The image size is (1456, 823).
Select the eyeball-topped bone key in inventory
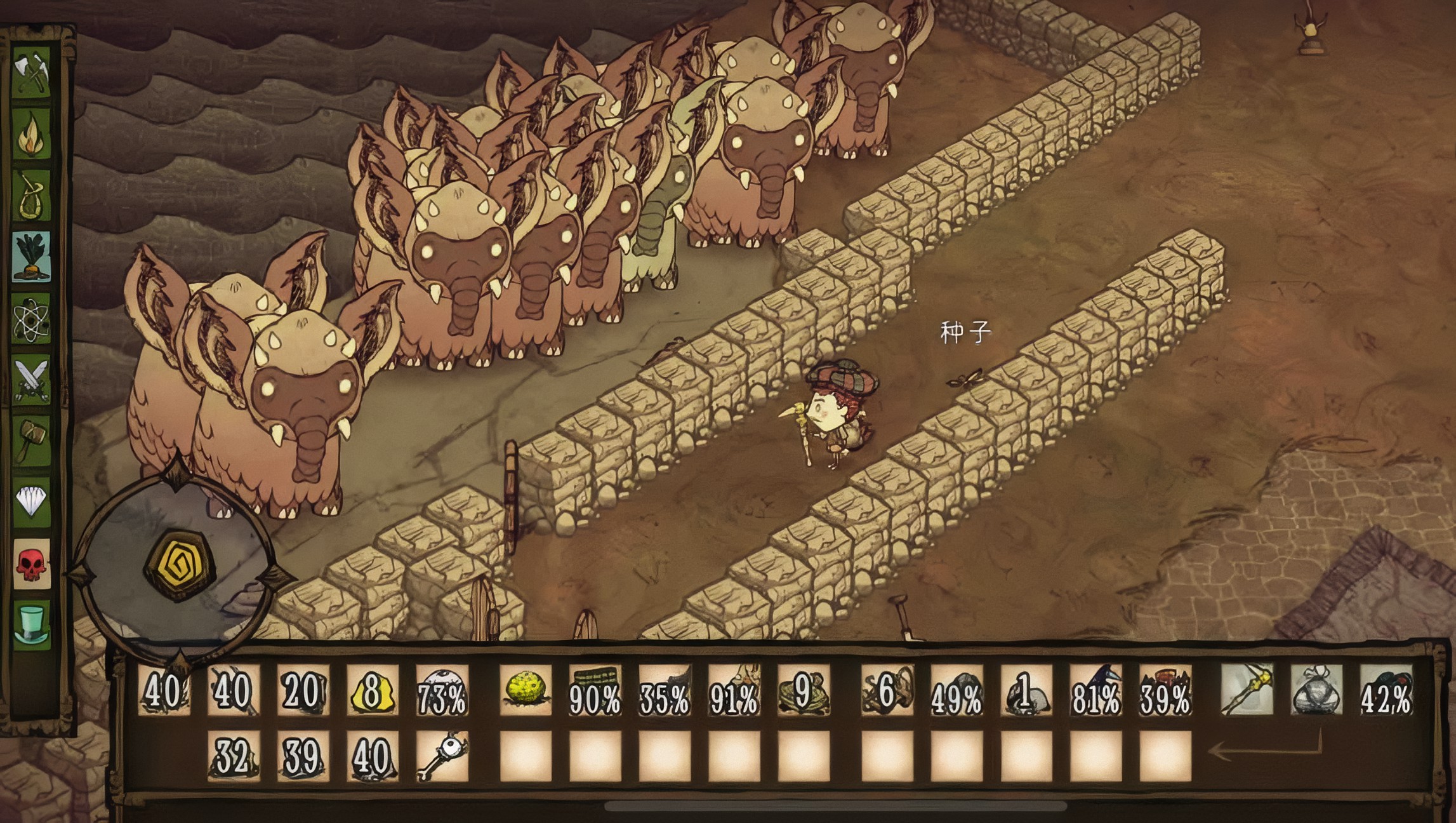click(442, 756)
